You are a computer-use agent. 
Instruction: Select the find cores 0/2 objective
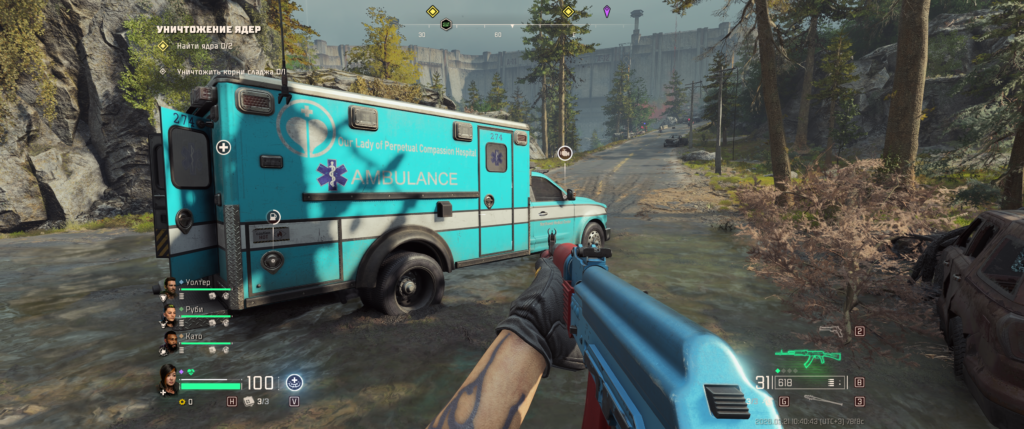(x=206, y=46)
